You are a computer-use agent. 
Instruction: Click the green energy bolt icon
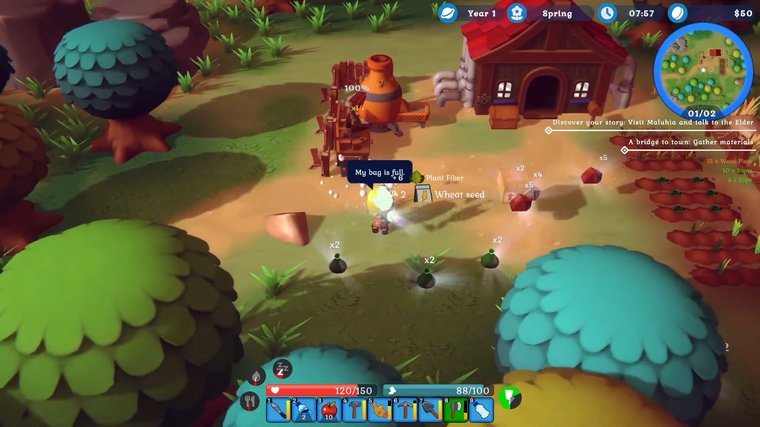point(510,397)
